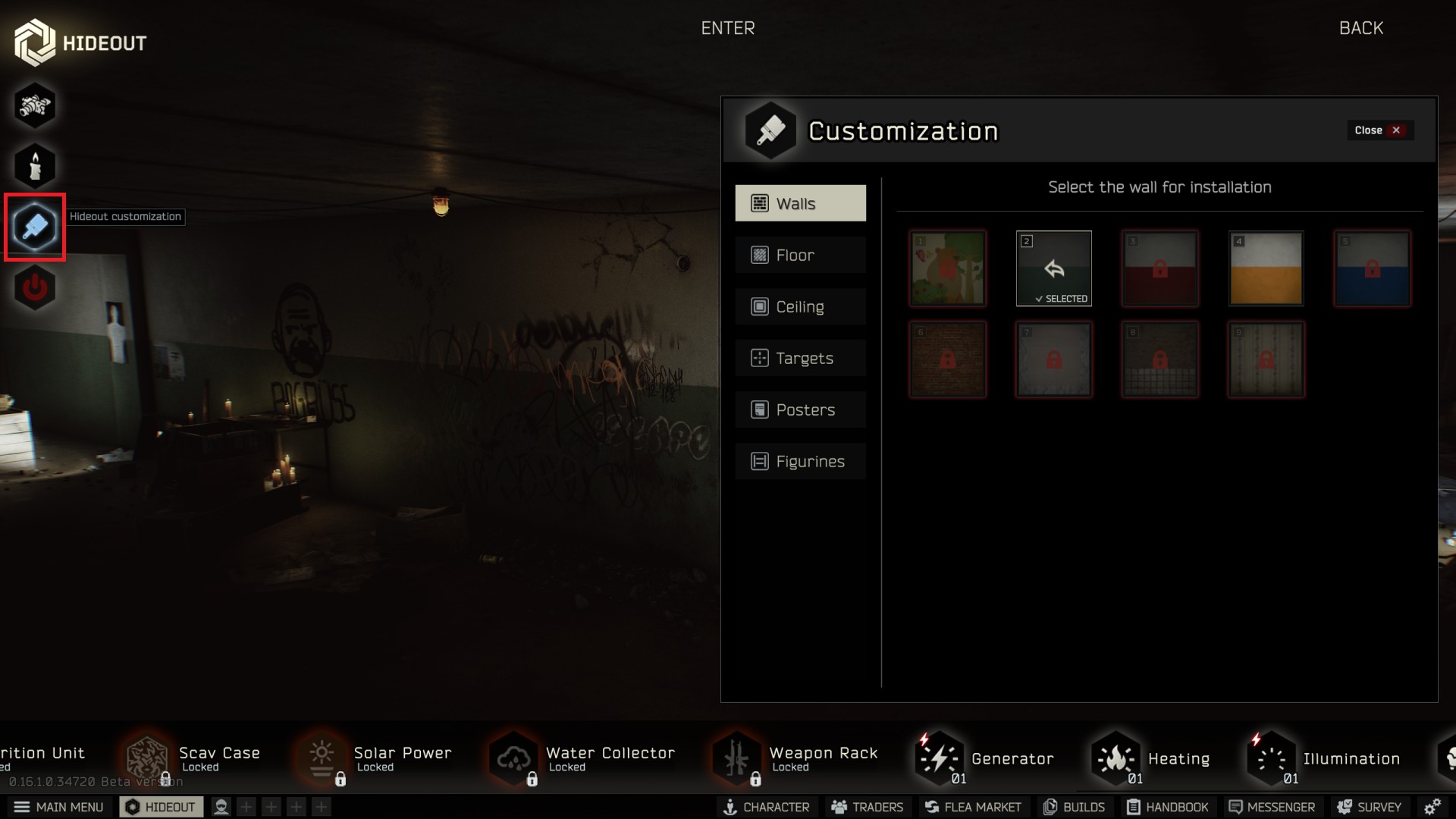Choose the Walls tab
Image resolution: width=1456 pixels, height=819 pixels.
(800, 203)
